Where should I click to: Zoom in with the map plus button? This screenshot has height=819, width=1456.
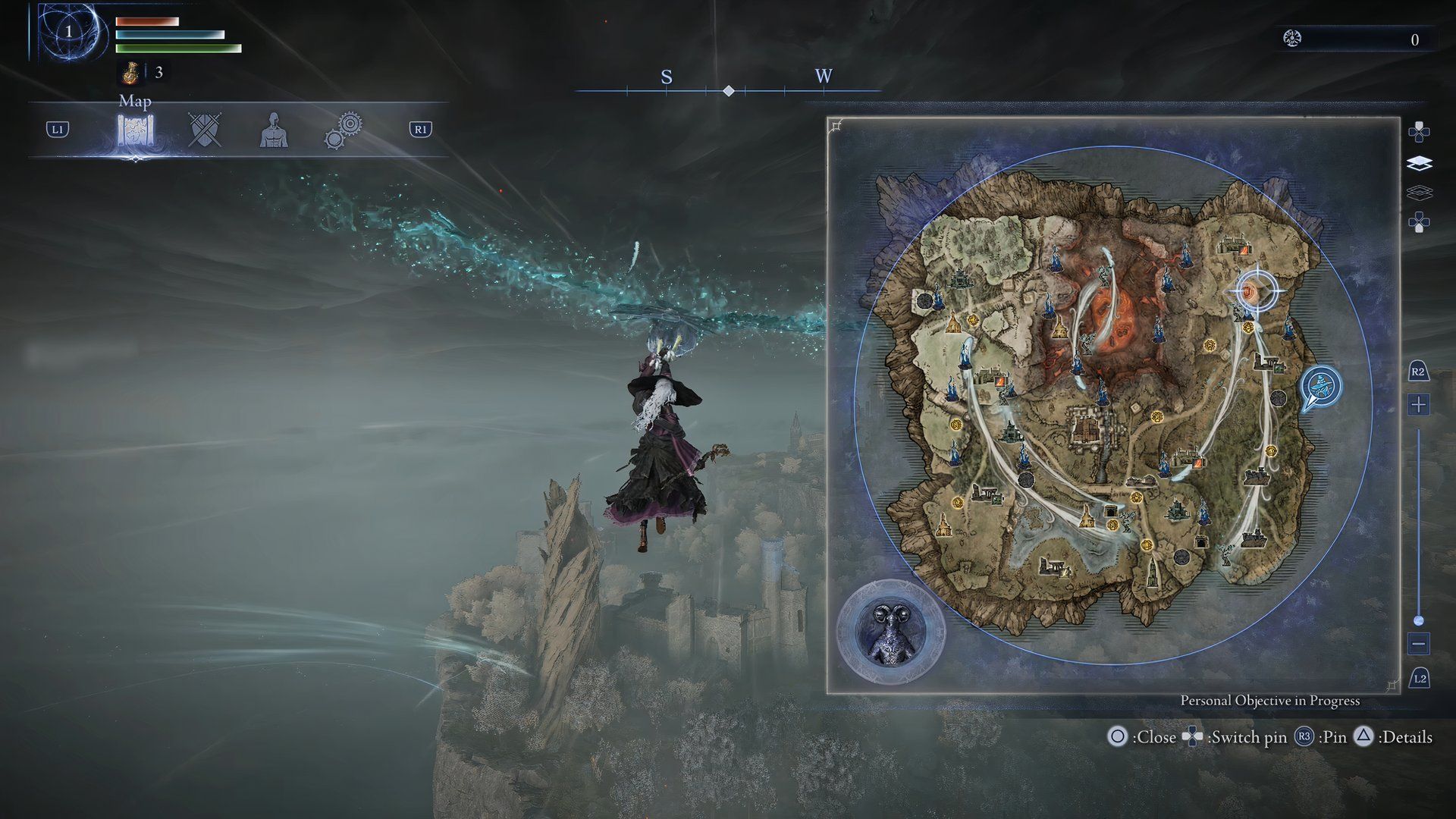(1419, 404)
